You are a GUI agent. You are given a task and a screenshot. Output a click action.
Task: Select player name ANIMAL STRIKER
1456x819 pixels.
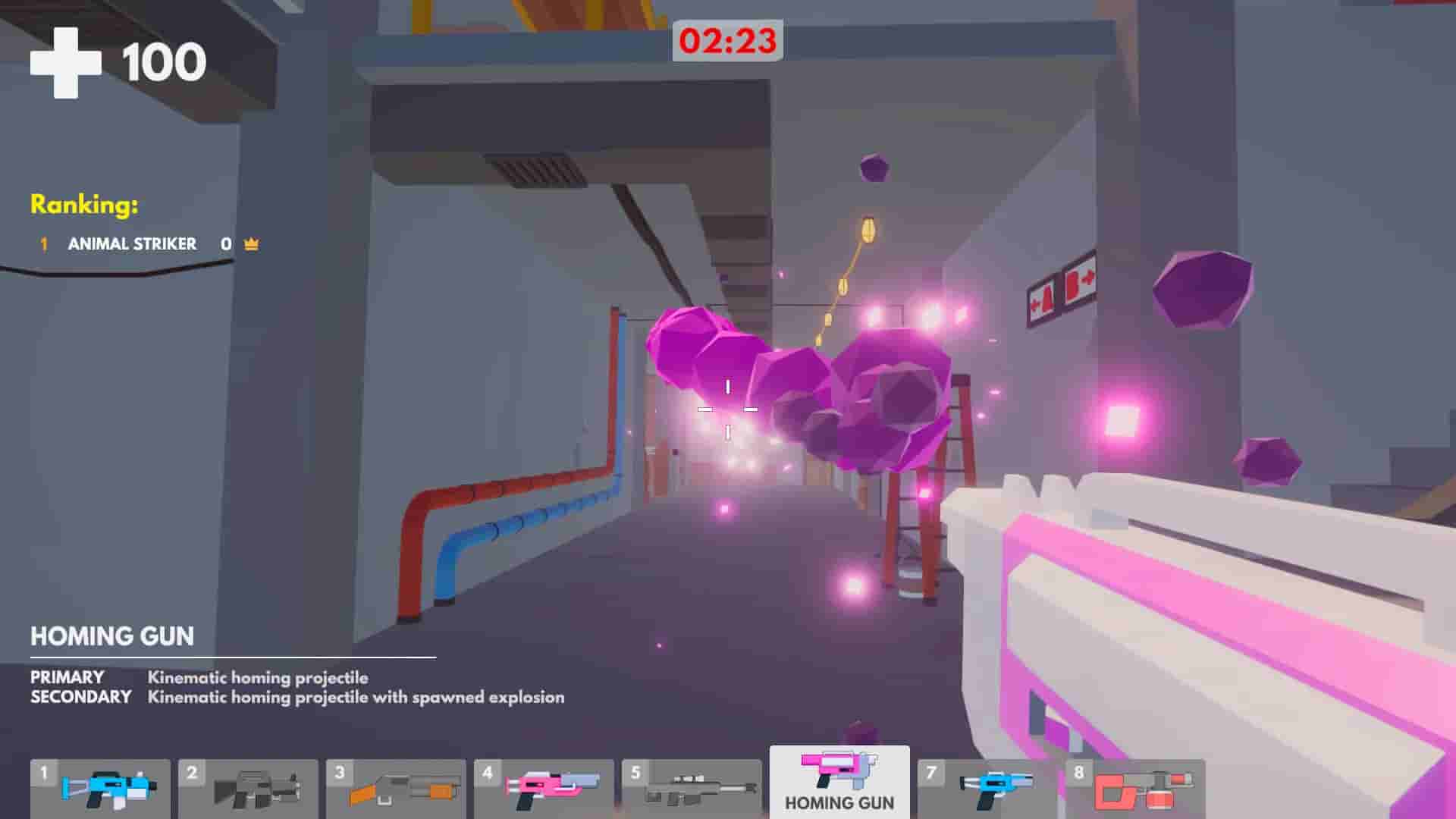[133, 244]
